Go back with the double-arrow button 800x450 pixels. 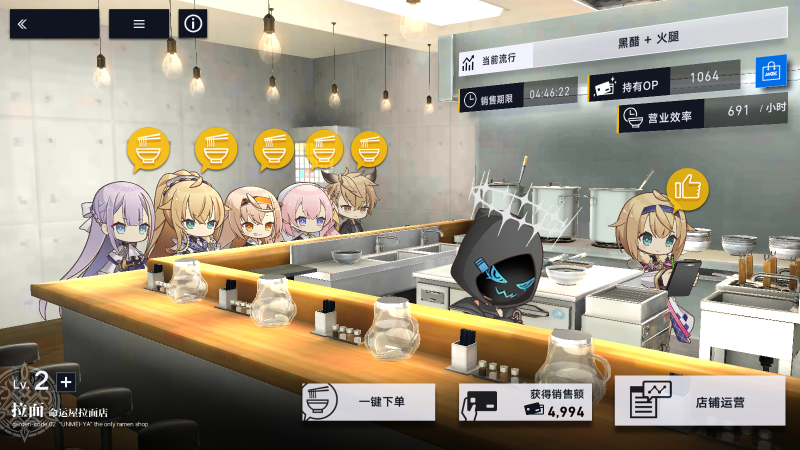pyautogui.click(x=54, y=24)
